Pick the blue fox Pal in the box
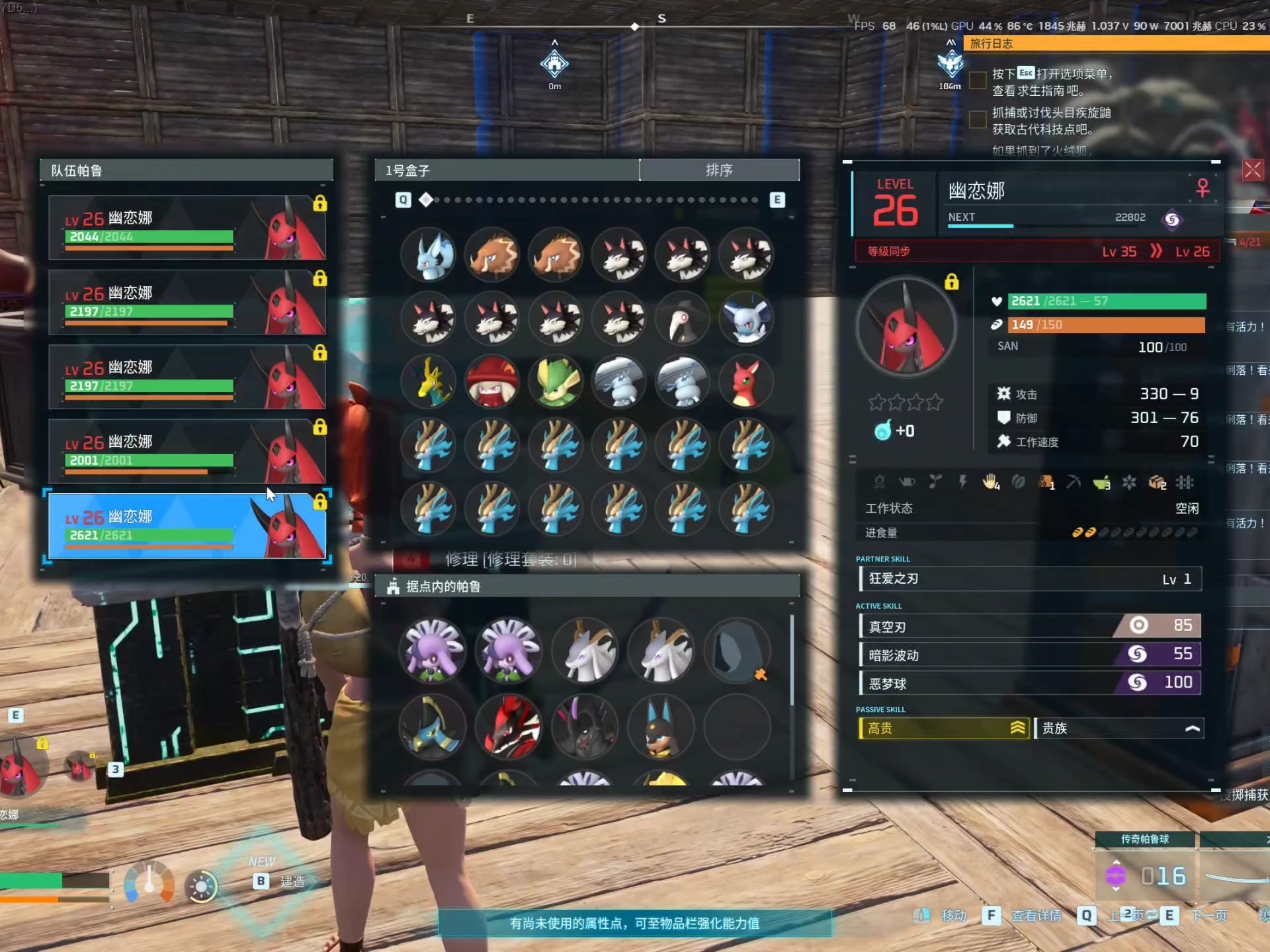Viewport: 1270px width, 952px height. (430, 255)
